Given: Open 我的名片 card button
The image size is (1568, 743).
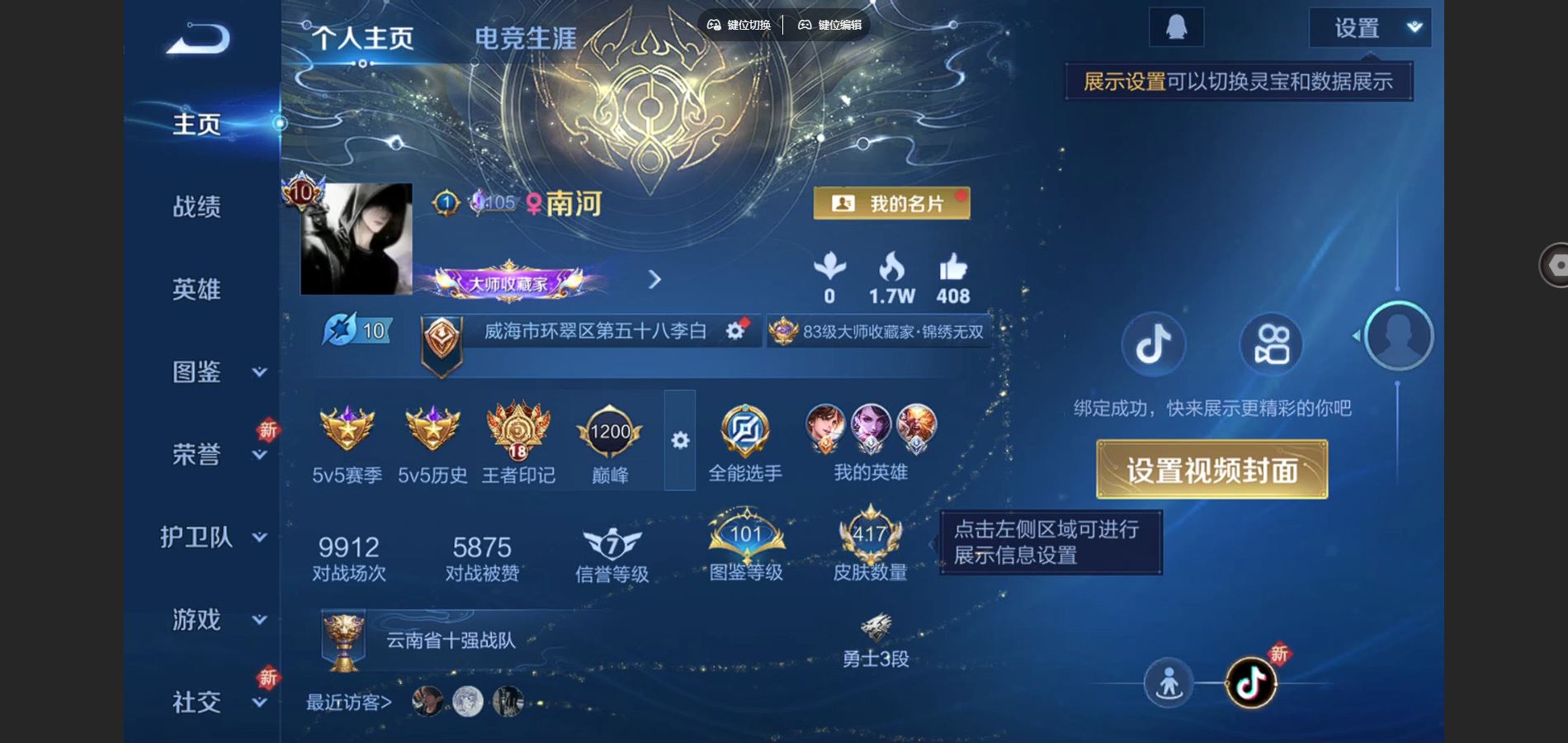Looking at the screenshot, I should [x=894, y=203].
